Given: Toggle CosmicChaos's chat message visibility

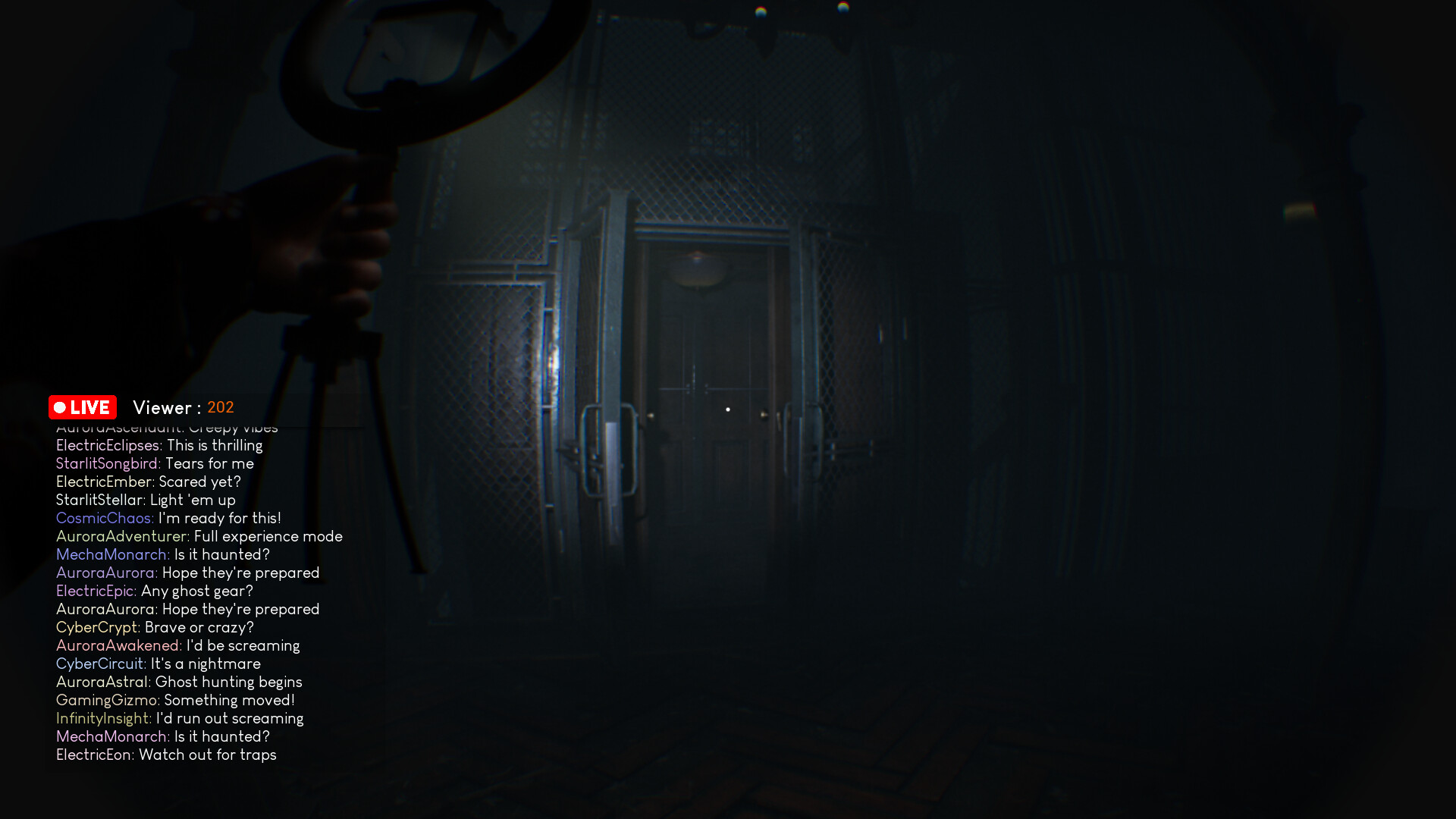Looking at the screenshot, I should [x=167, y=518].
